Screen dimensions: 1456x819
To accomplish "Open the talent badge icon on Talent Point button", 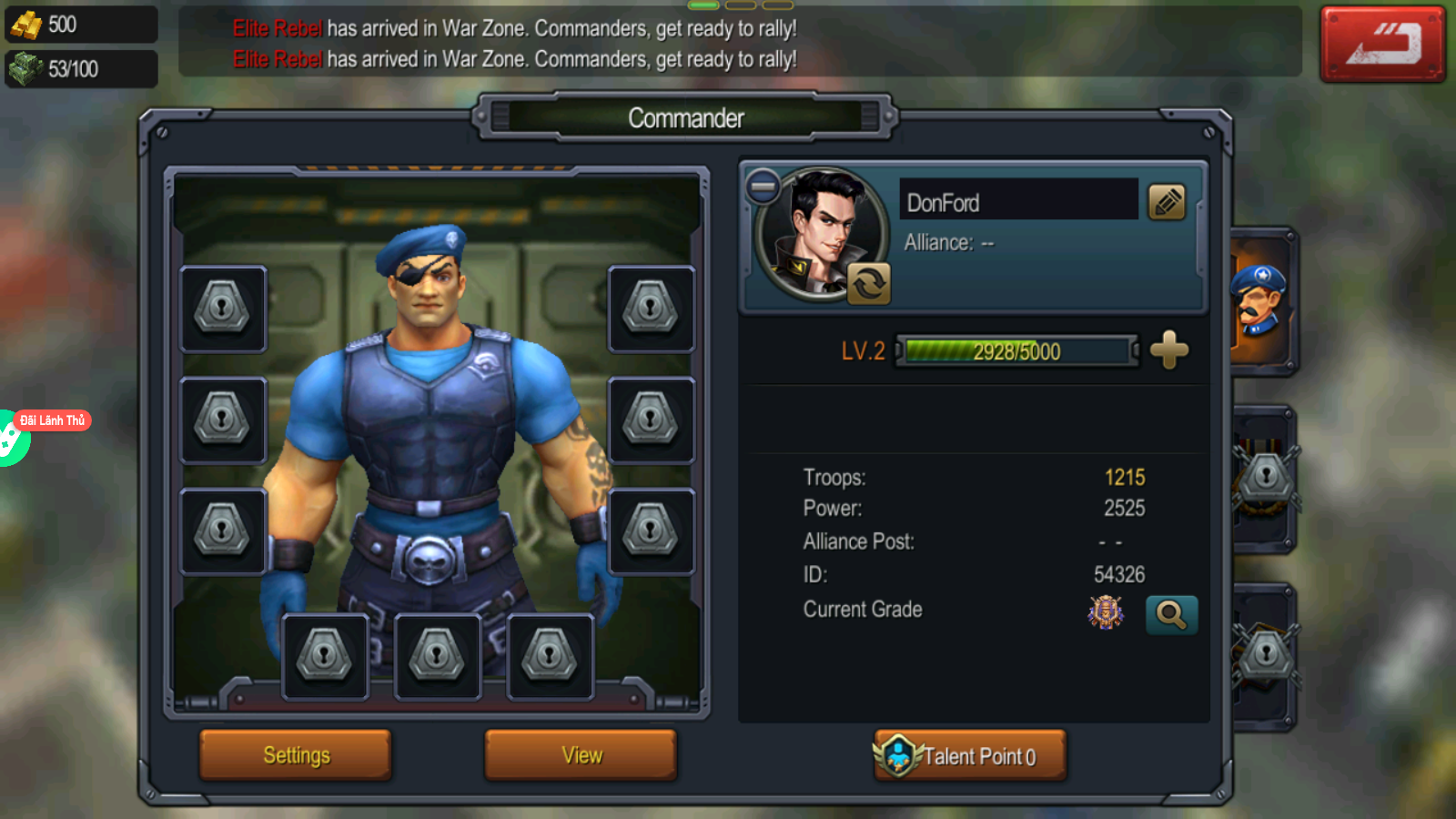I will (x=899, y=754).
